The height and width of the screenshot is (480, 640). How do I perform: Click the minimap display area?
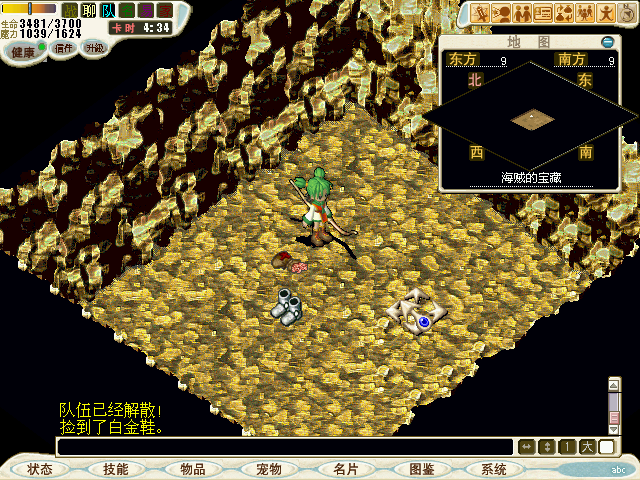click(x=531, y=118)
